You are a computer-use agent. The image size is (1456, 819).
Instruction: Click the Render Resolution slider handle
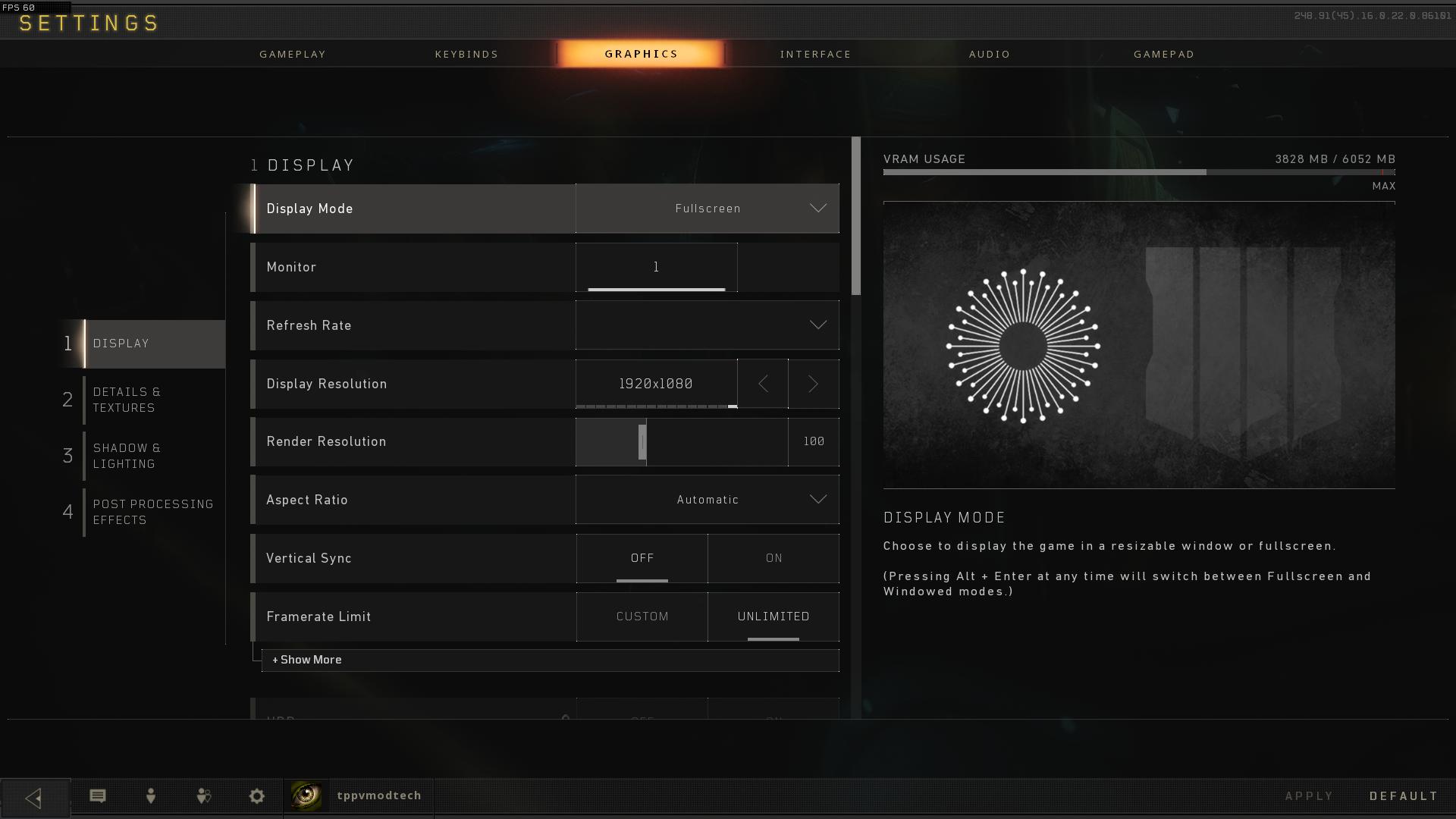(x=642, y=442)
